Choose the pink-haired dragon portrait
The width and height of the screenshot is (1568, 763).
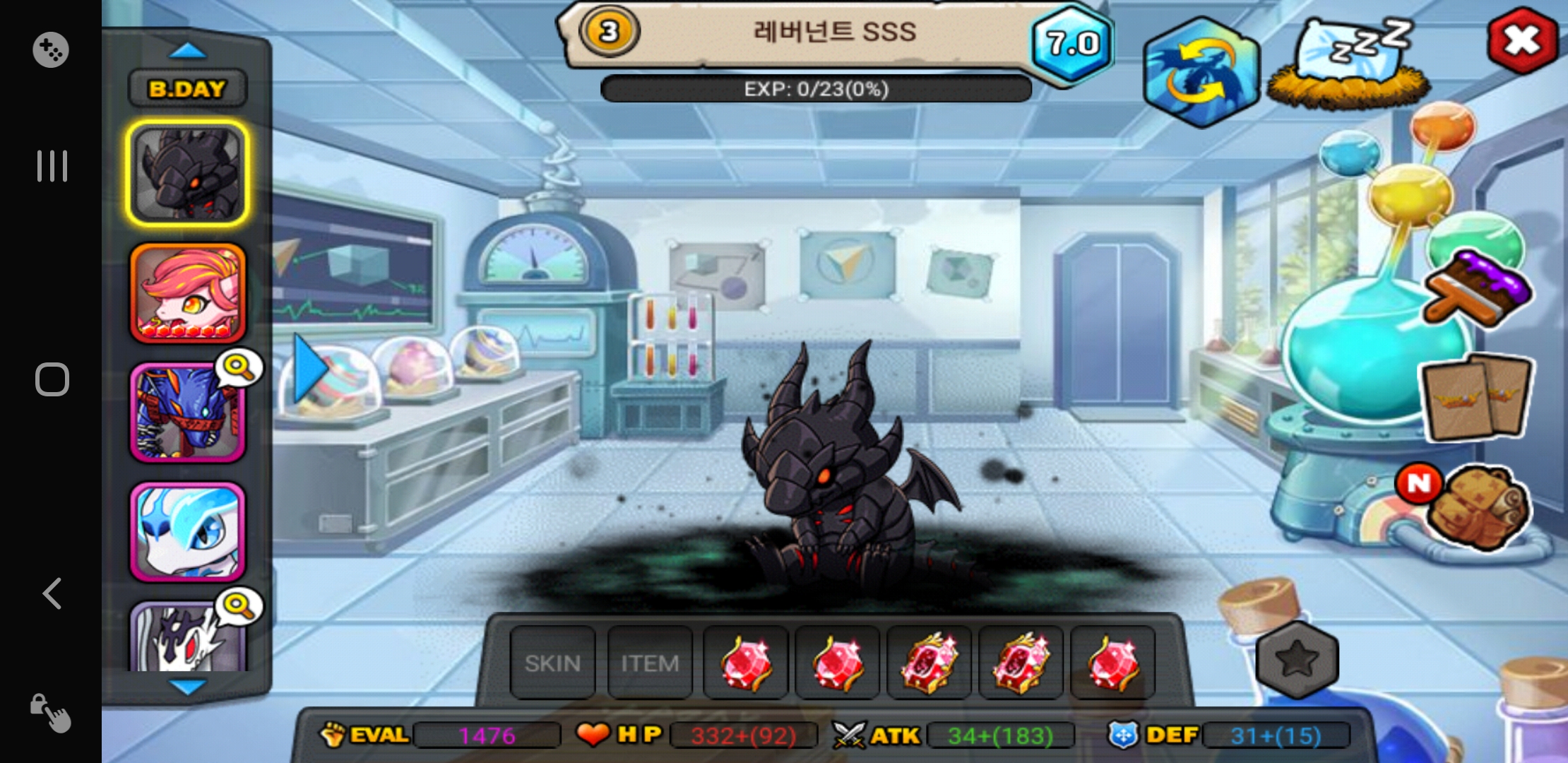tap(187, 293)
